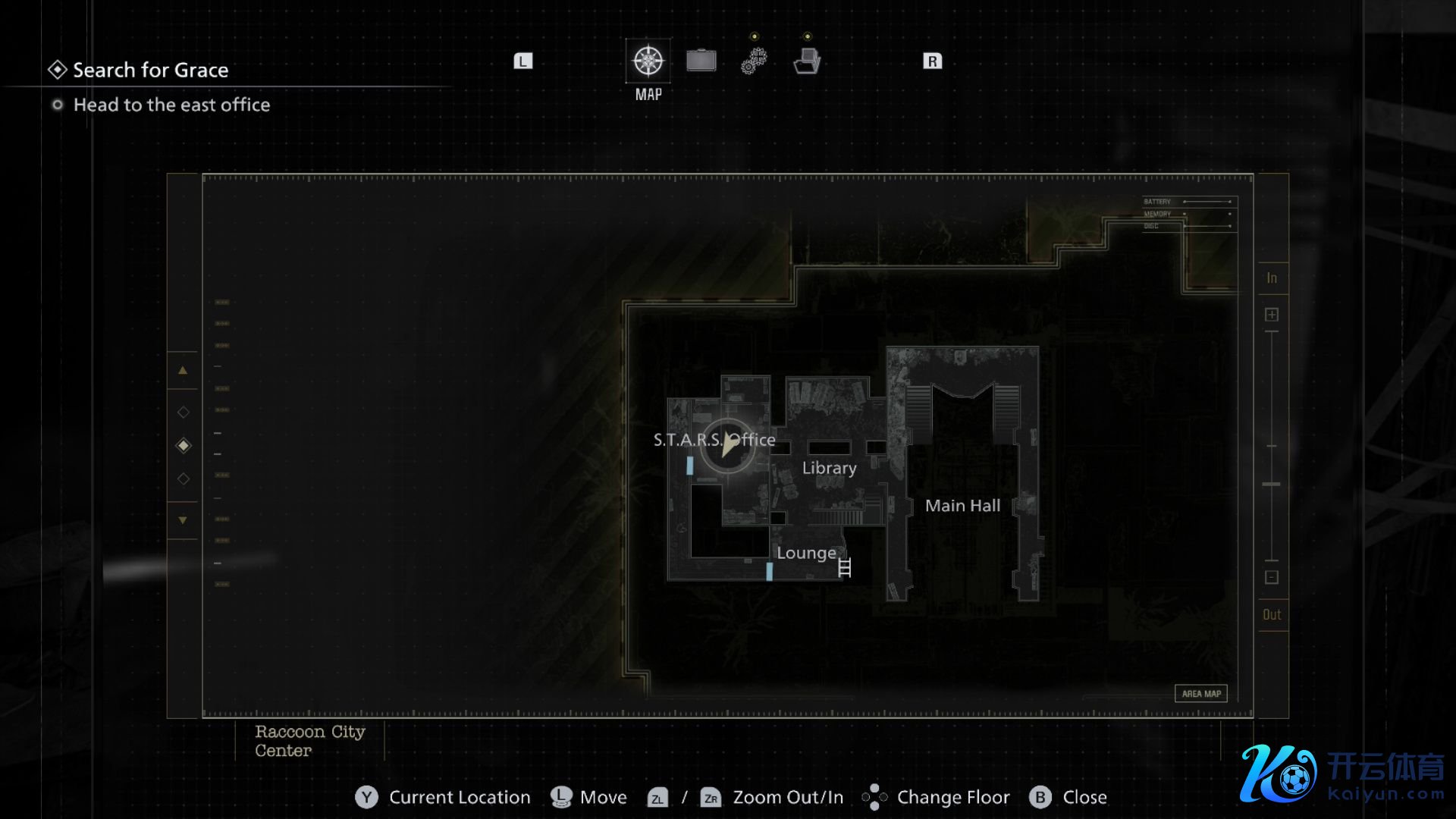The width and height of the screenshot is (1456, 819).
Task: Select the highlighted current floor diamond
Action: pos(183,445)
